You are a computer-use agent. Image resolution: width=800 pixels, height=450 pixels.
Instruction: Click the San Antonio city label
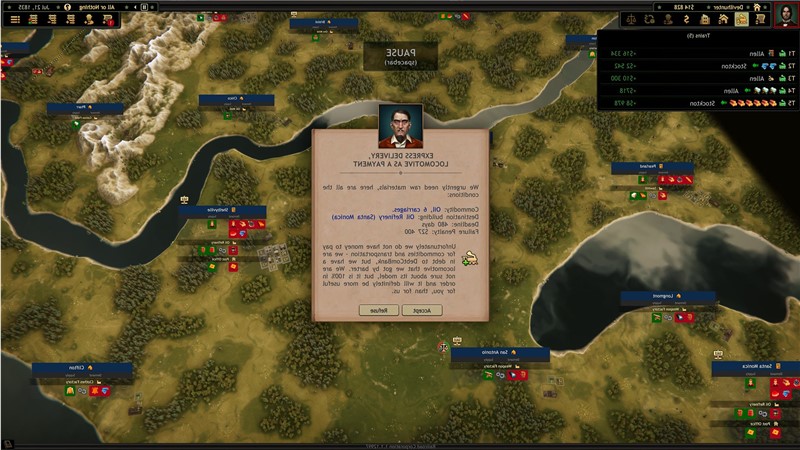[500, 354]
